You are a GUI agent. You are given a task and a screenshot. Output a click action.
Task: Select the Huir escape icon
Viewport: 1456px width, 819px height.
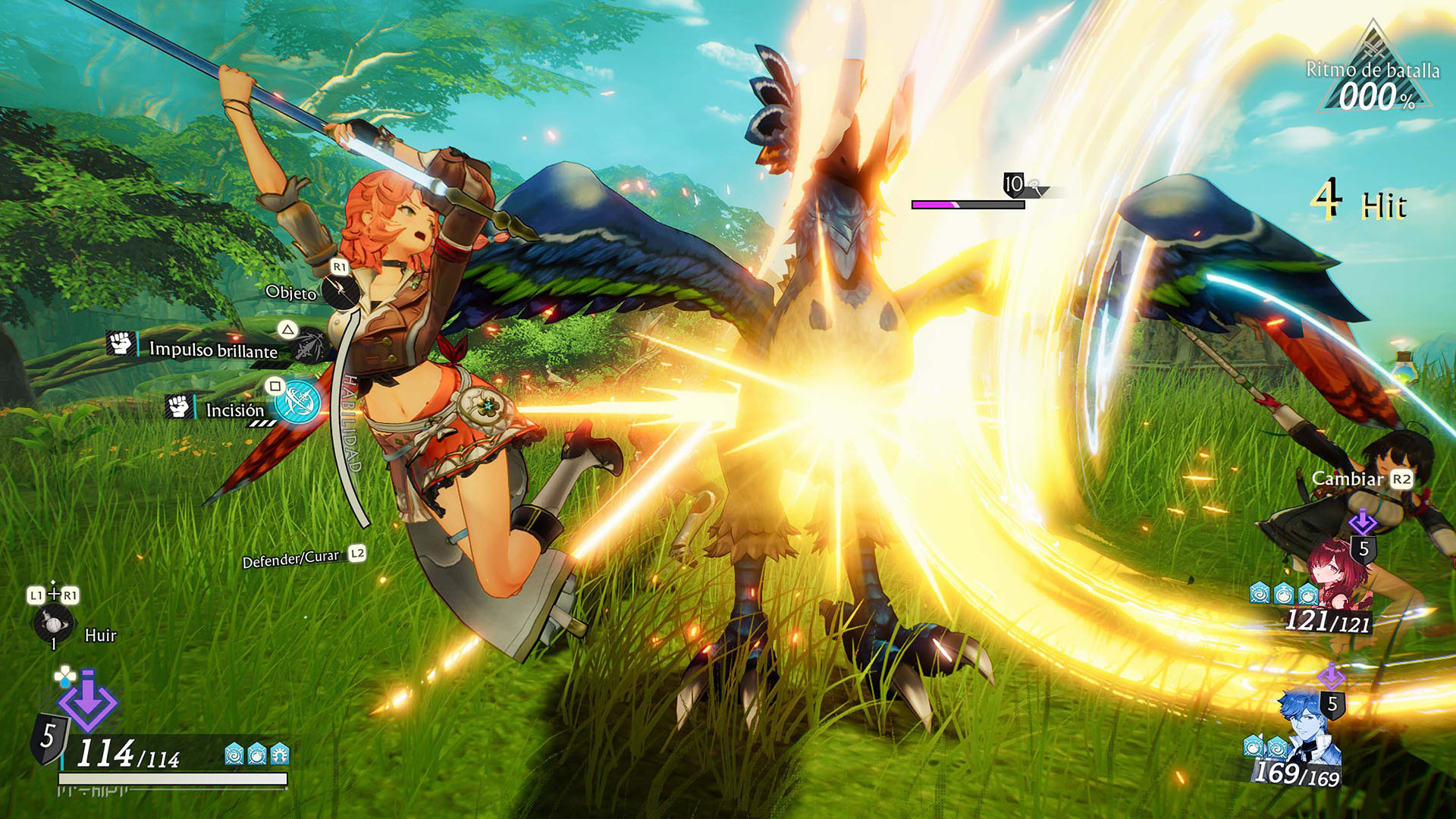point(52,624)
